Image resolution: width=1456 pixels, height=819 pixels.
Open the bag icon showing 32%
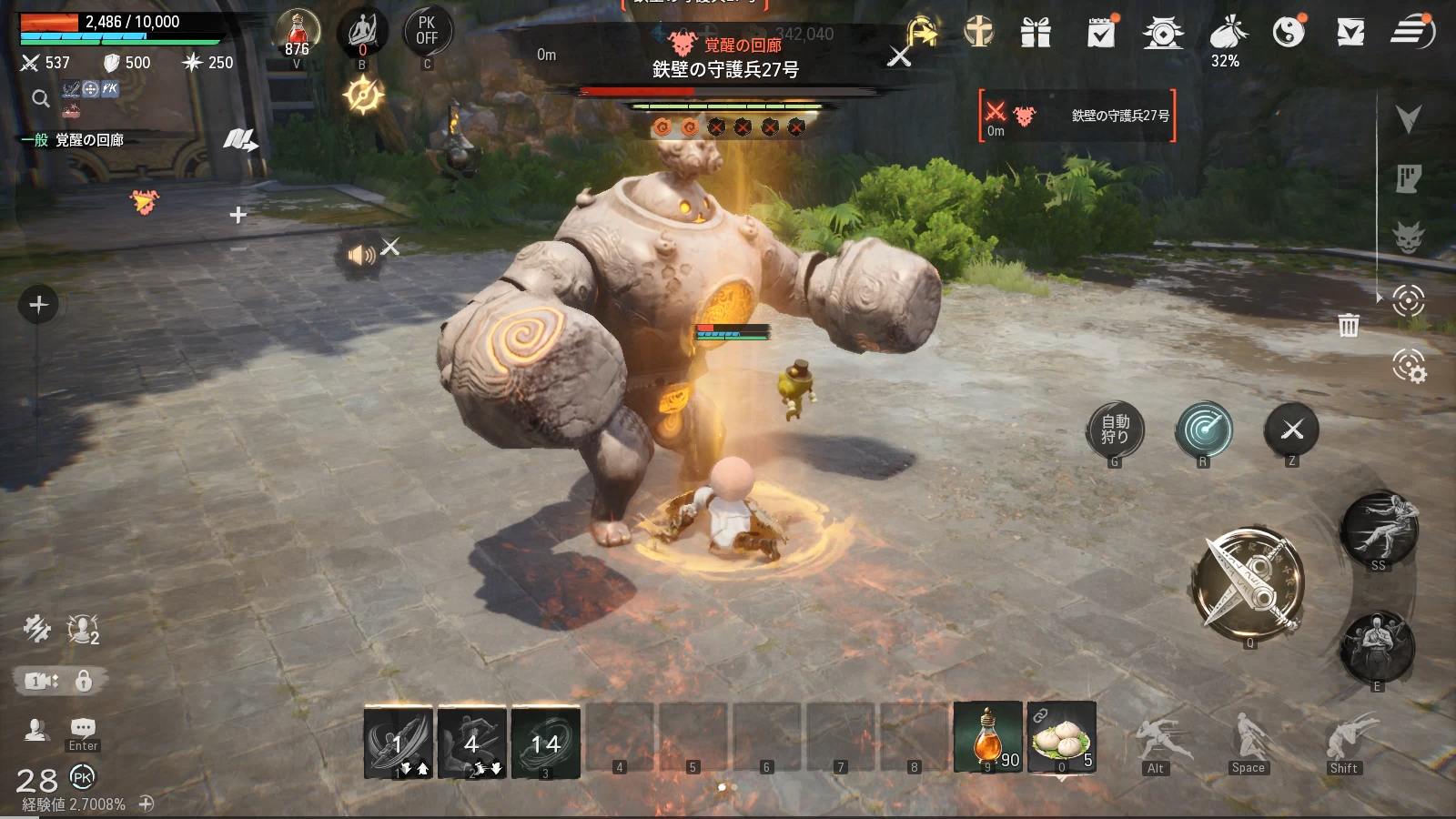pos(1227,35)
